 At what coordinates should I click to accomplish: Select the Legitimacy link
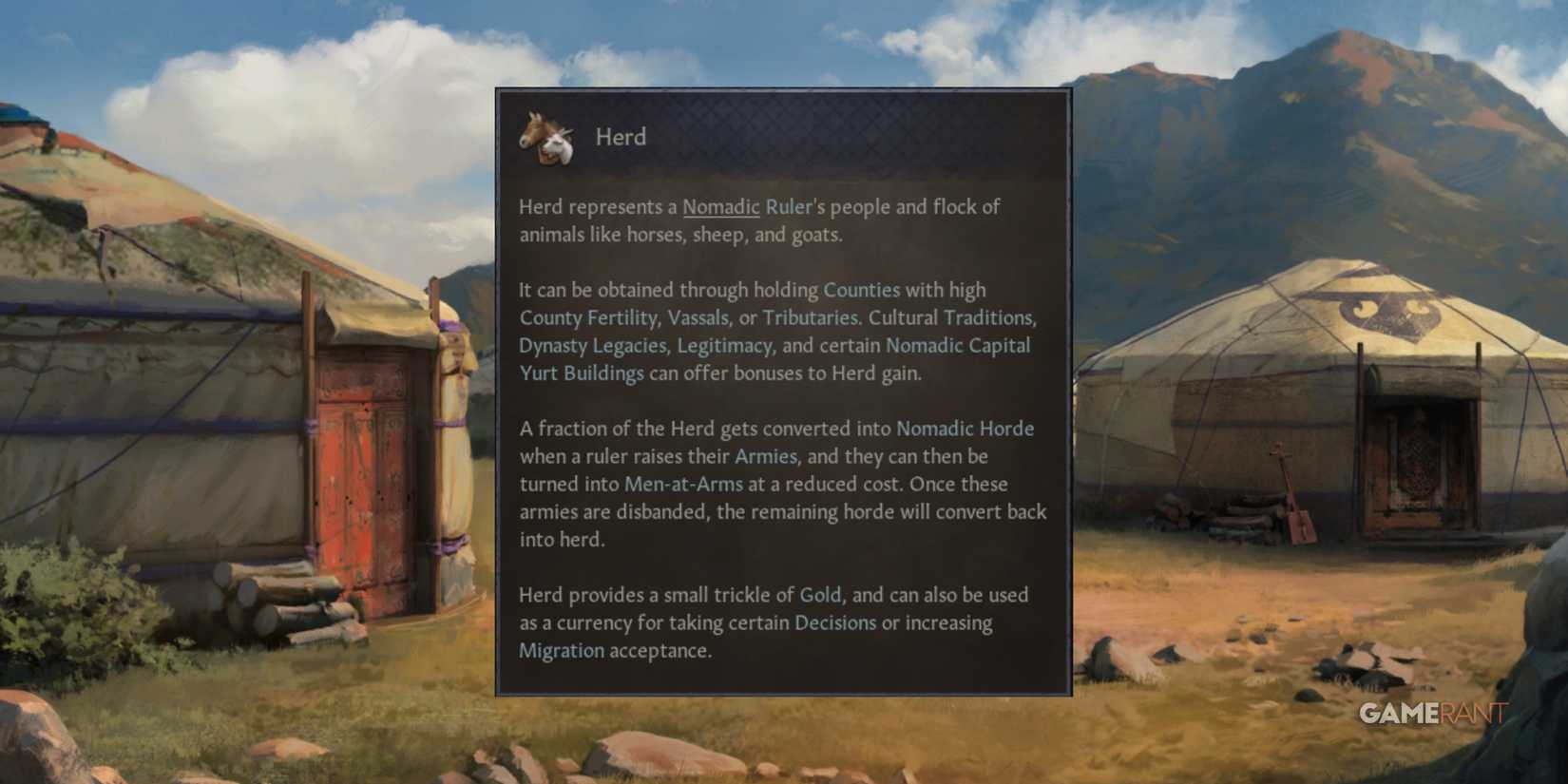tap(724, 346)
